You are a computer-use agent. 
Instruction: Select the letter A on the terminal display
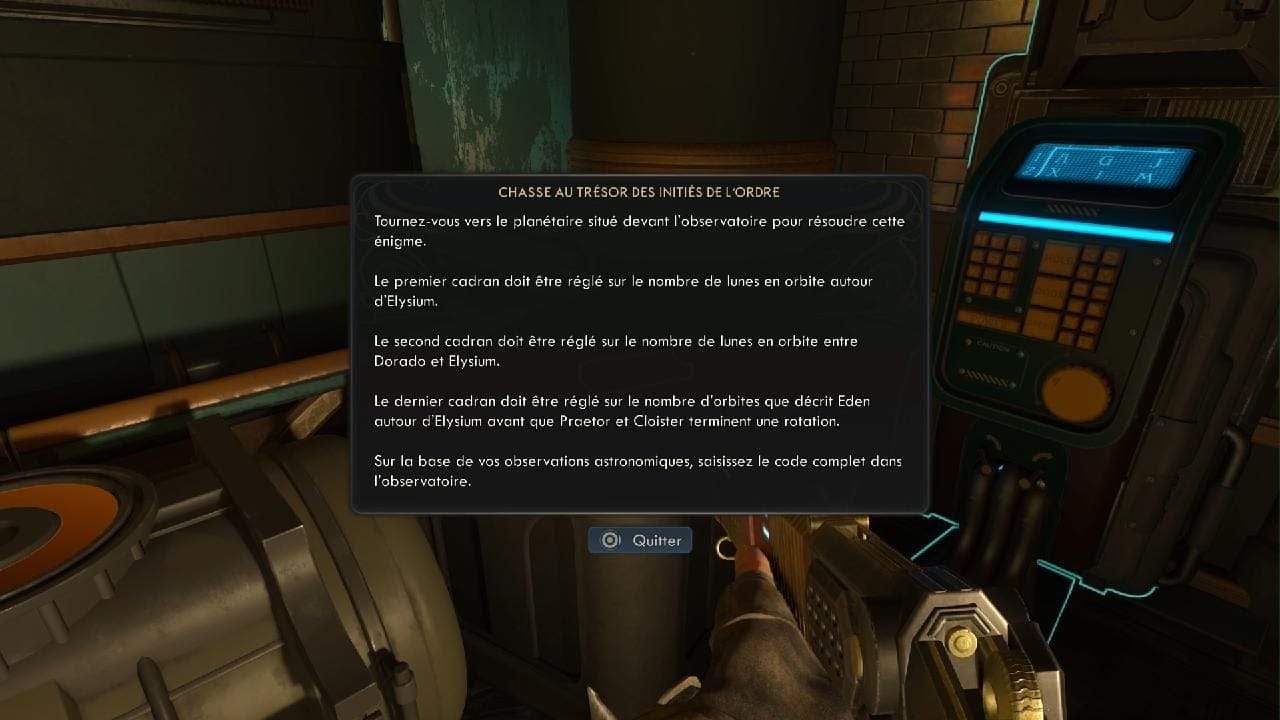[1063, 159]
